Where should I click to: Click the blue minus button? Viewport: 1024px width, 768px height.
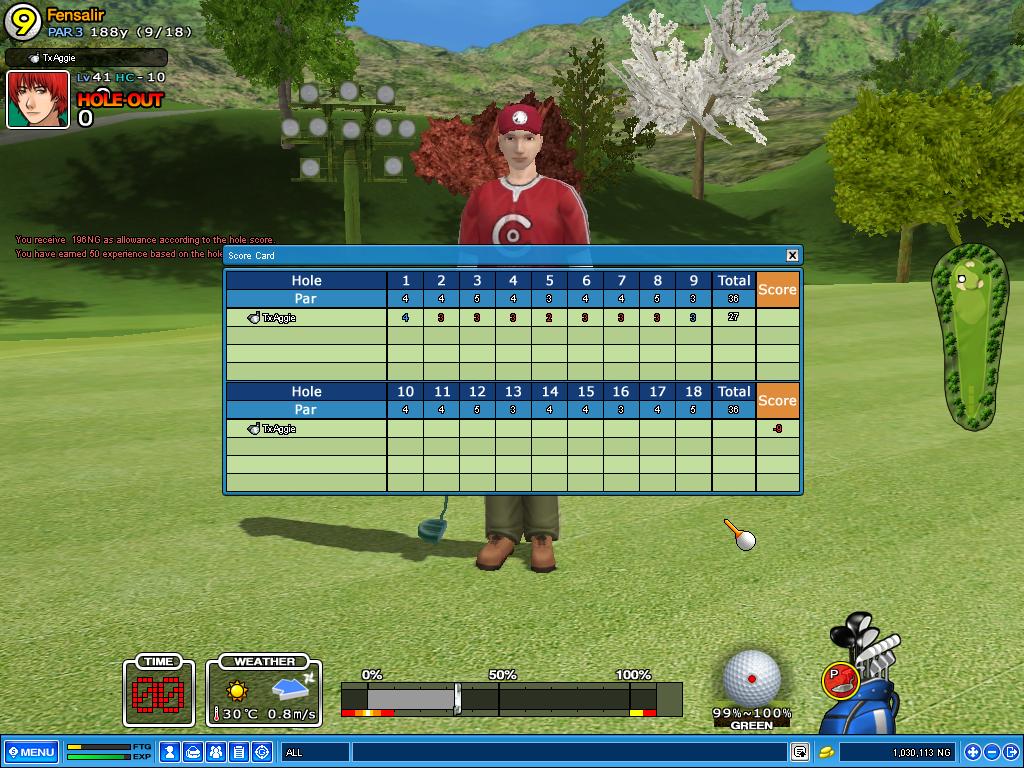click(991, 752)
